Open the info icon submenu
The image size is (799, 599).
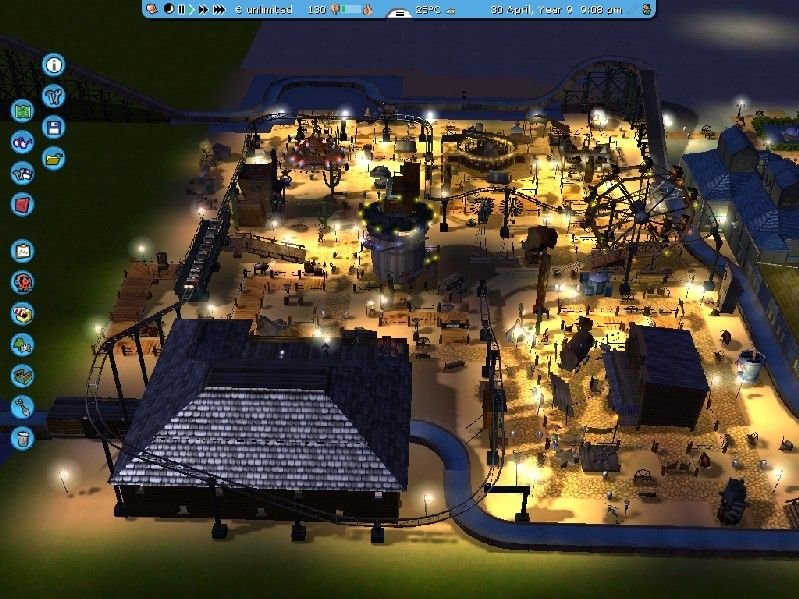click(x=54, y=66)
